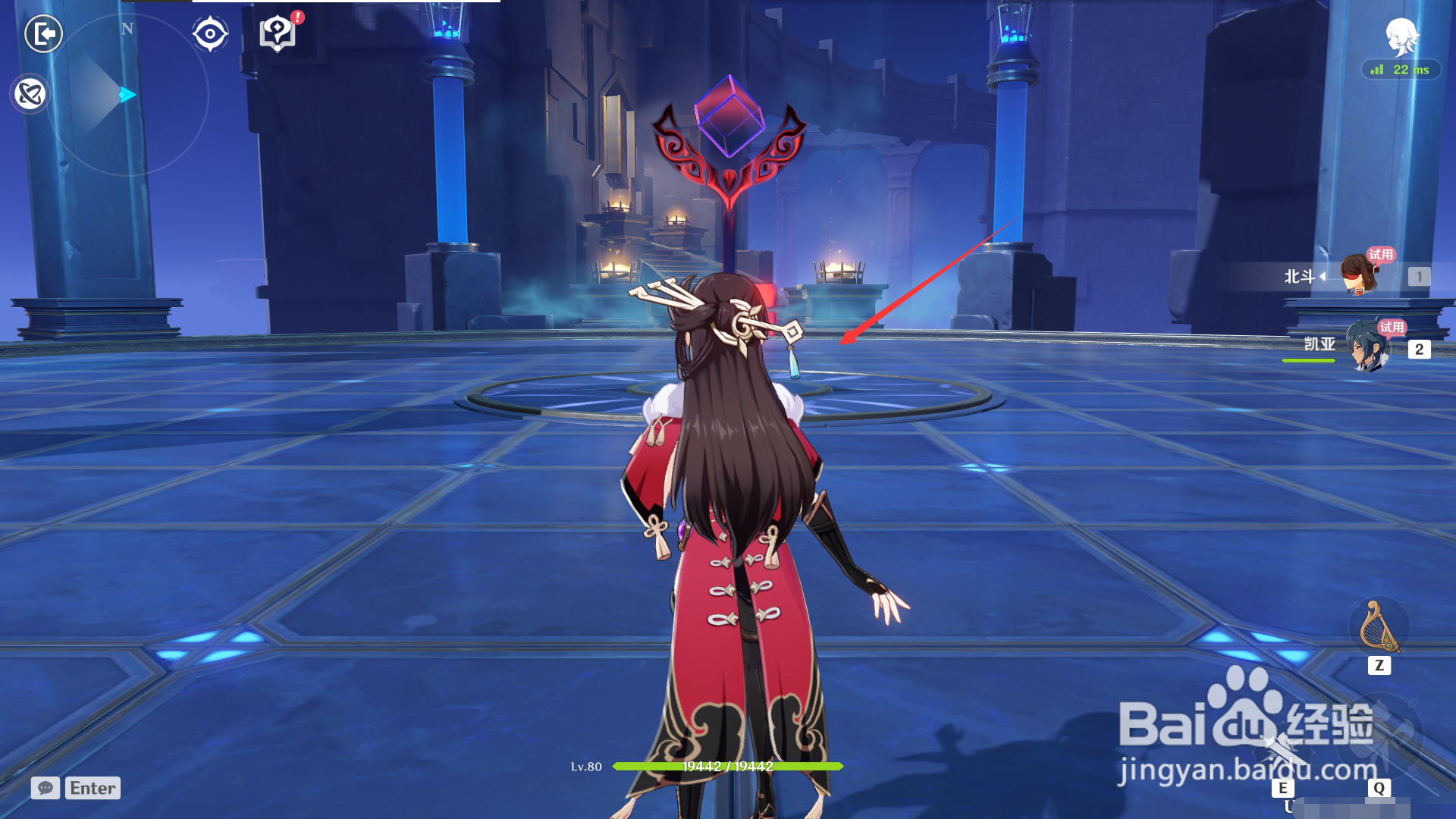The image size is (1456, 819).
Task: Open the handbook icon with red notification
Action: [278, 33]
